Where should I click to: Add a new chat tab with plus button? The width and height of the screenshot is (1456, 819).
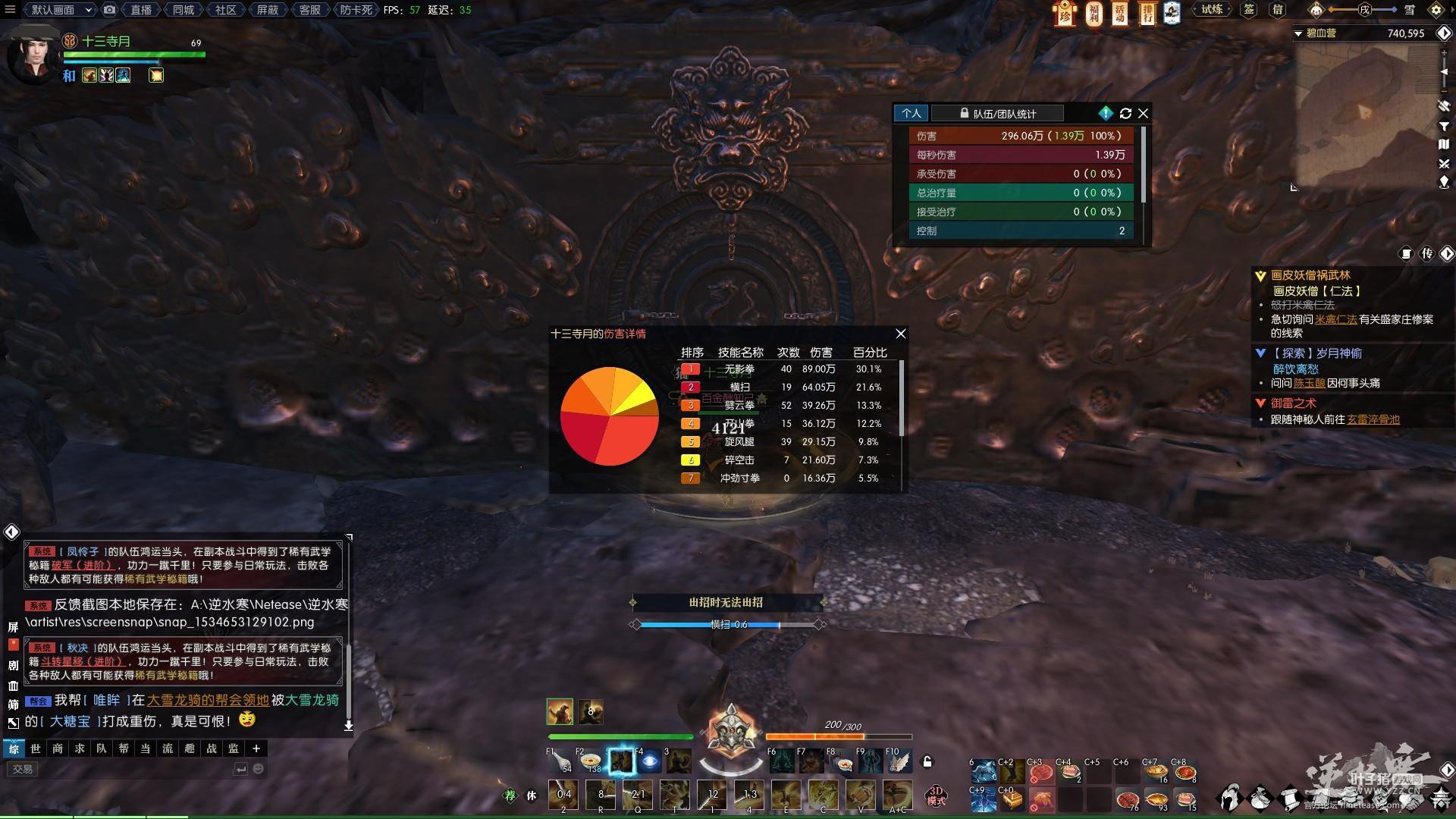[256, 748]
